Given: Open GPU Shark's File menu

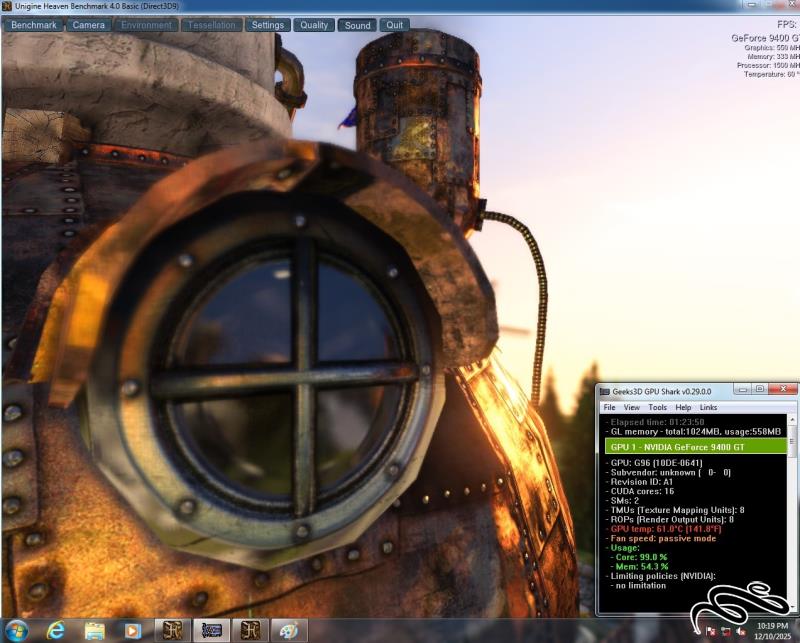Looking at the screenshot, I should [609, 408].
